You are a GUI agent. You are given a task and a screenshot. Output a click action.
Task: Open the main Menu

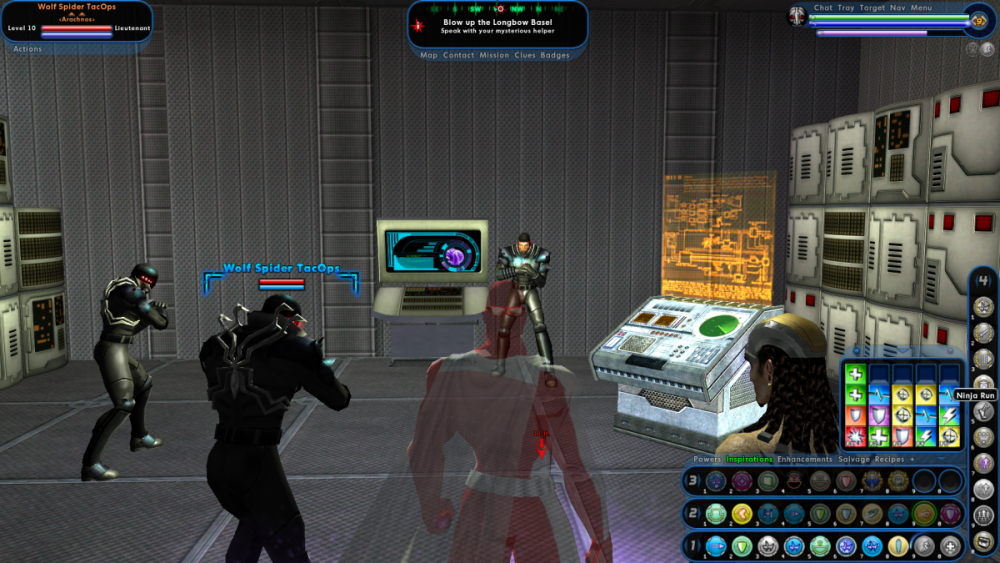(x=921, y=8)
